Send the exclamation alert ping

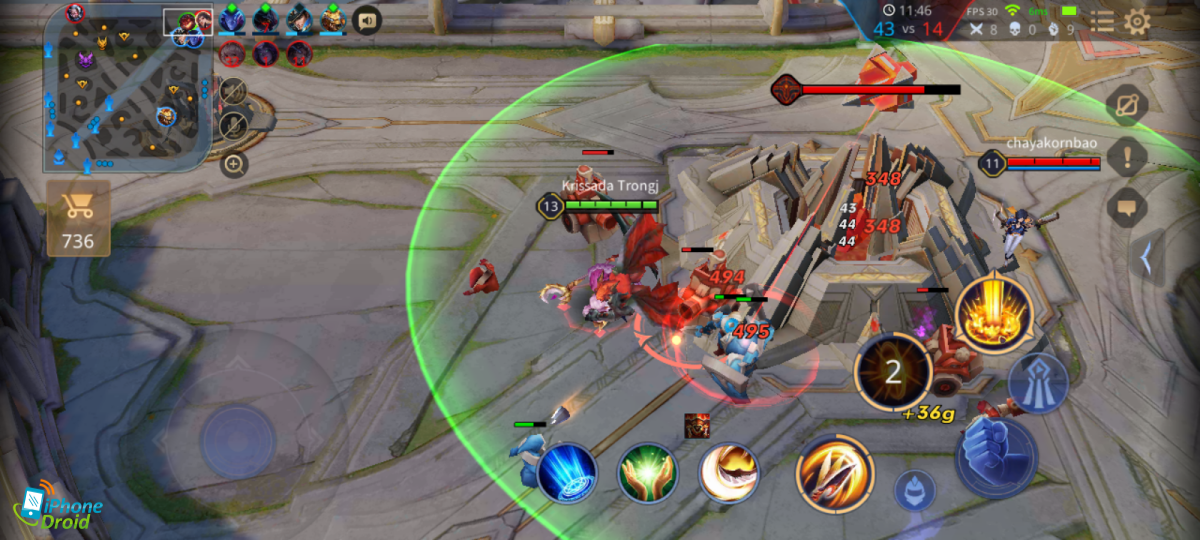click(x=1127, y=156)
